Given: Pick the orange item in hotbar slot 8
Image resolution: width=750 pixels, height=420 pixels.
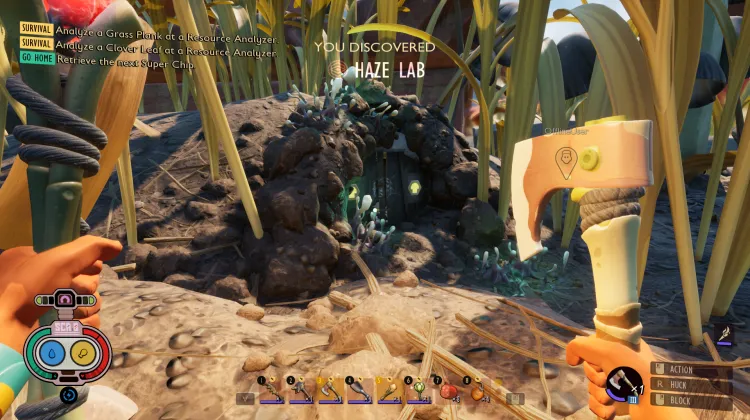Looking at the screenshot, I should pos(476,391).
